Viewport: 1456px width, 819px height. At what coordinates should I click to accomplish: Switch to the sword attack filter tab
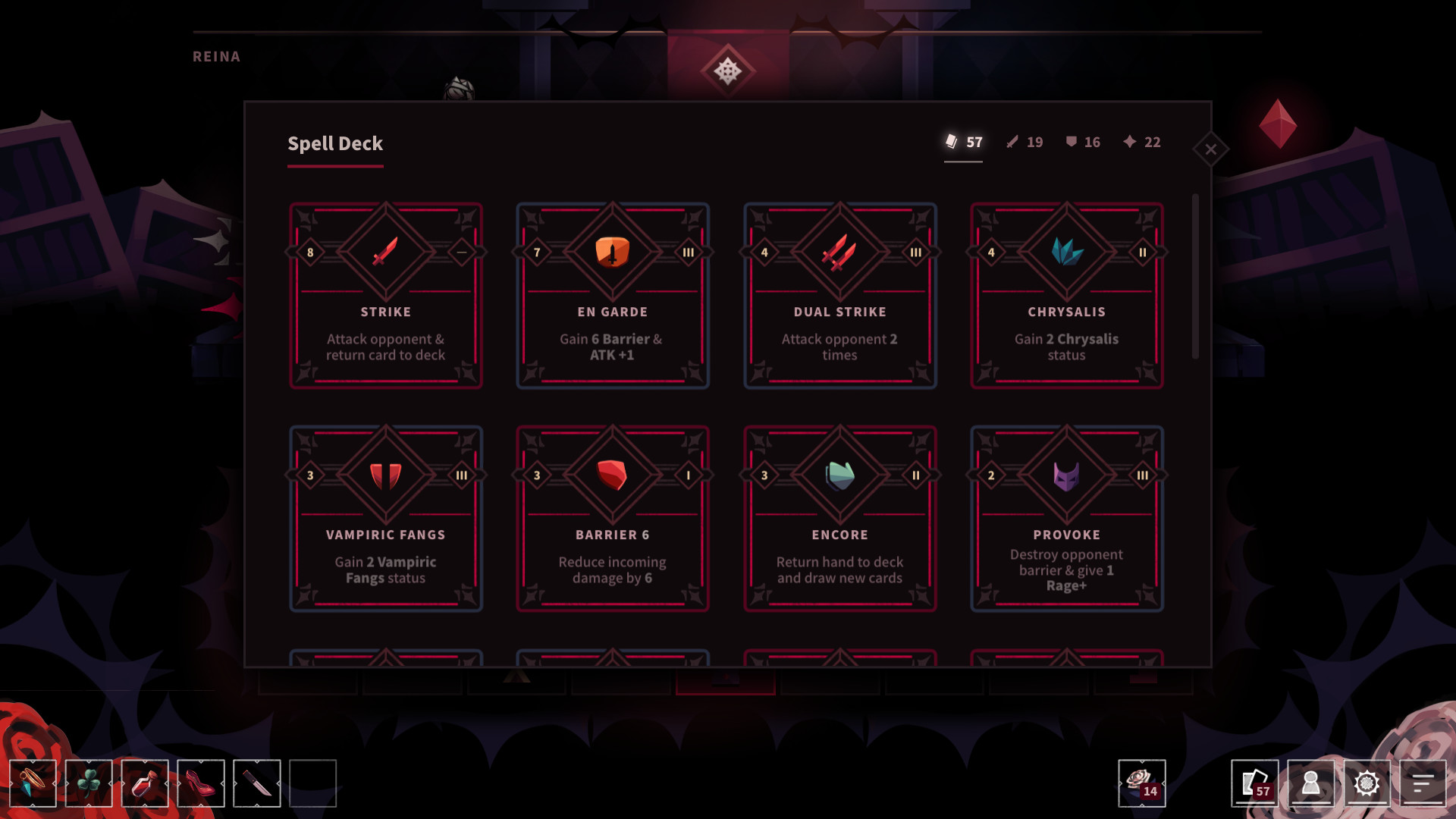coord(1023,142)
